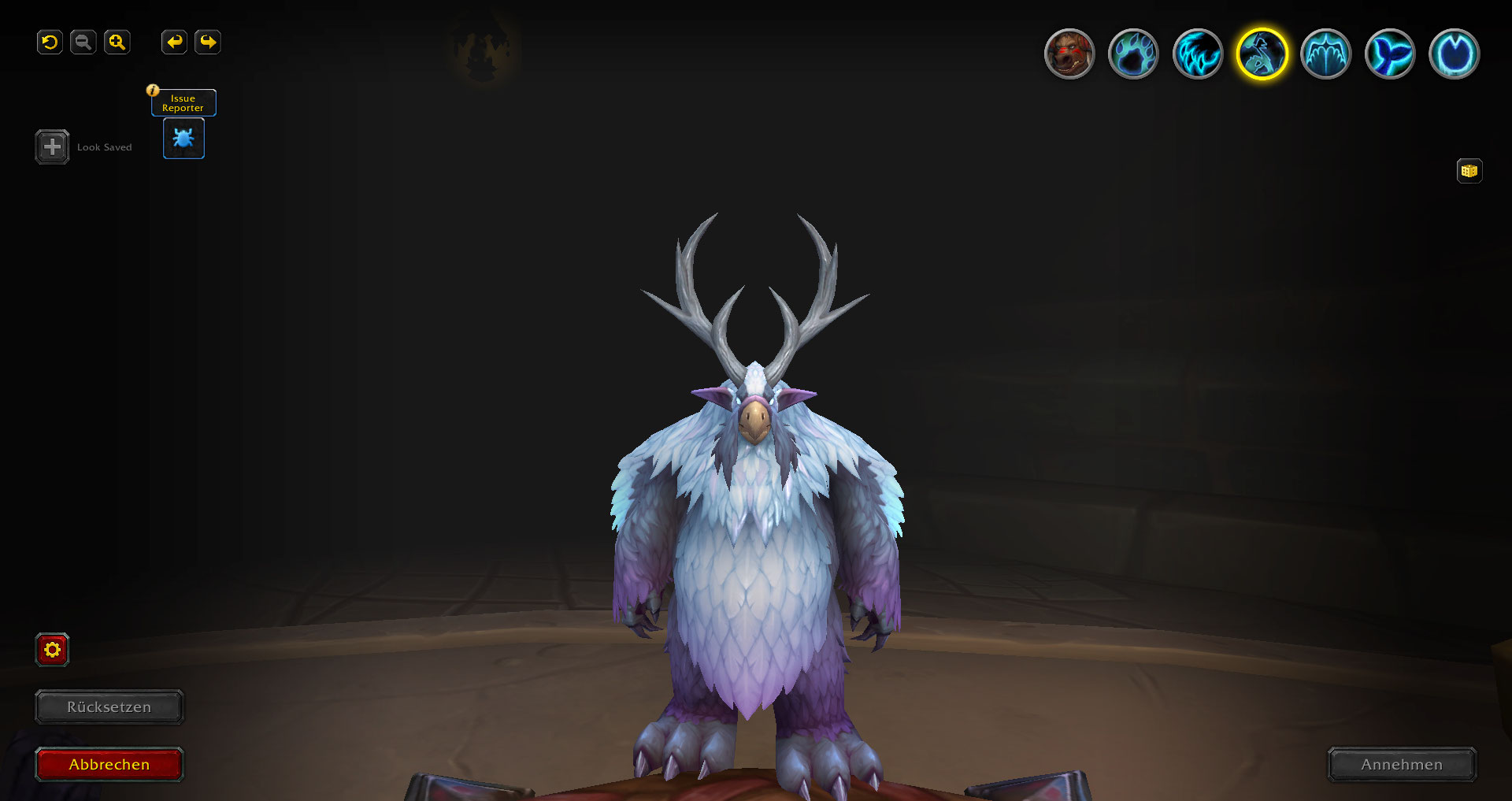
Task: Cancel with the red Abbrechen button
Action: click(x=109, y=765)
